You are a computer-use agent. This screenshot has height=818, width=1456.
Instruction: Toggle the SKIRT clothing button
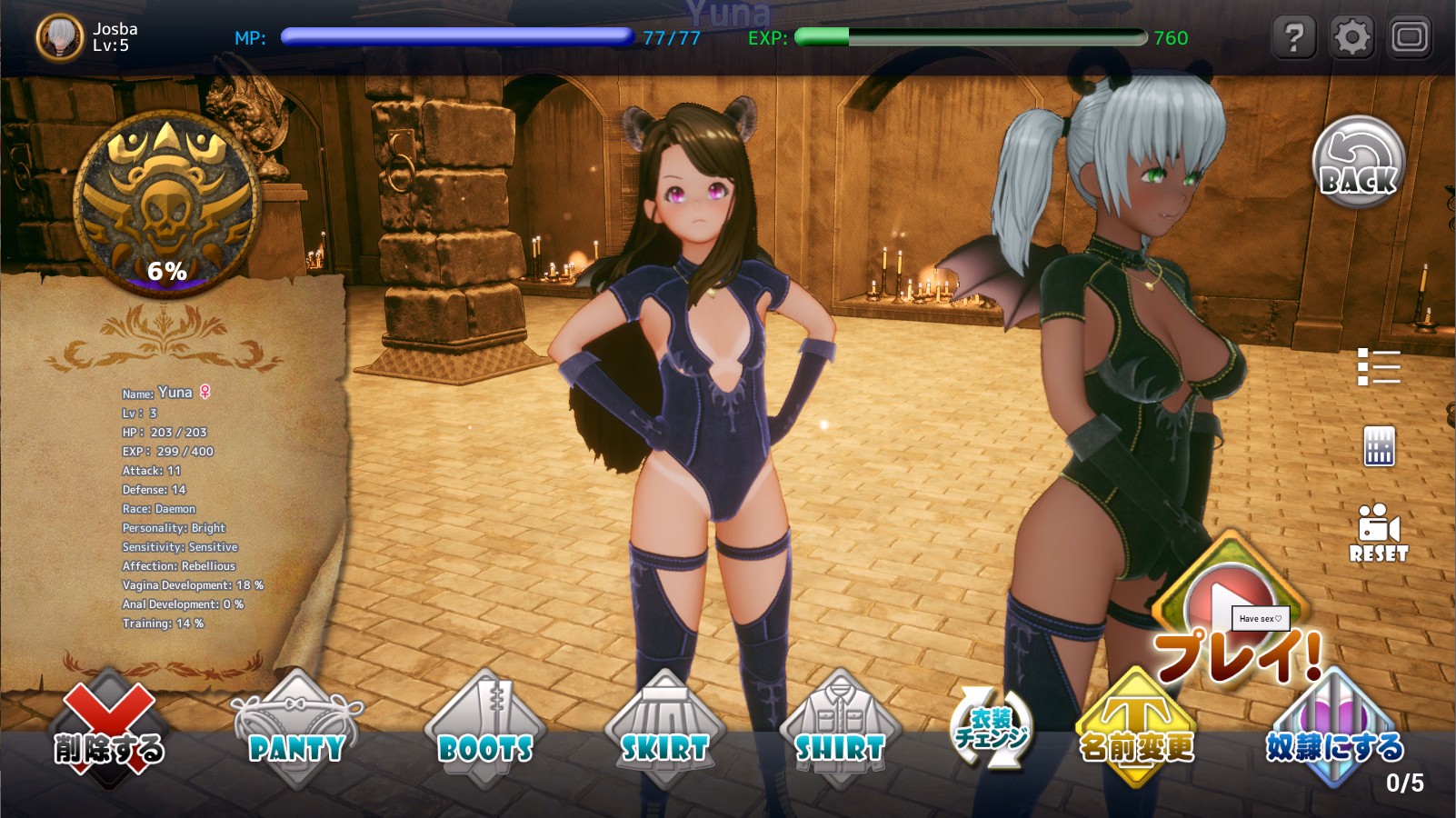[x=664, y=733]
